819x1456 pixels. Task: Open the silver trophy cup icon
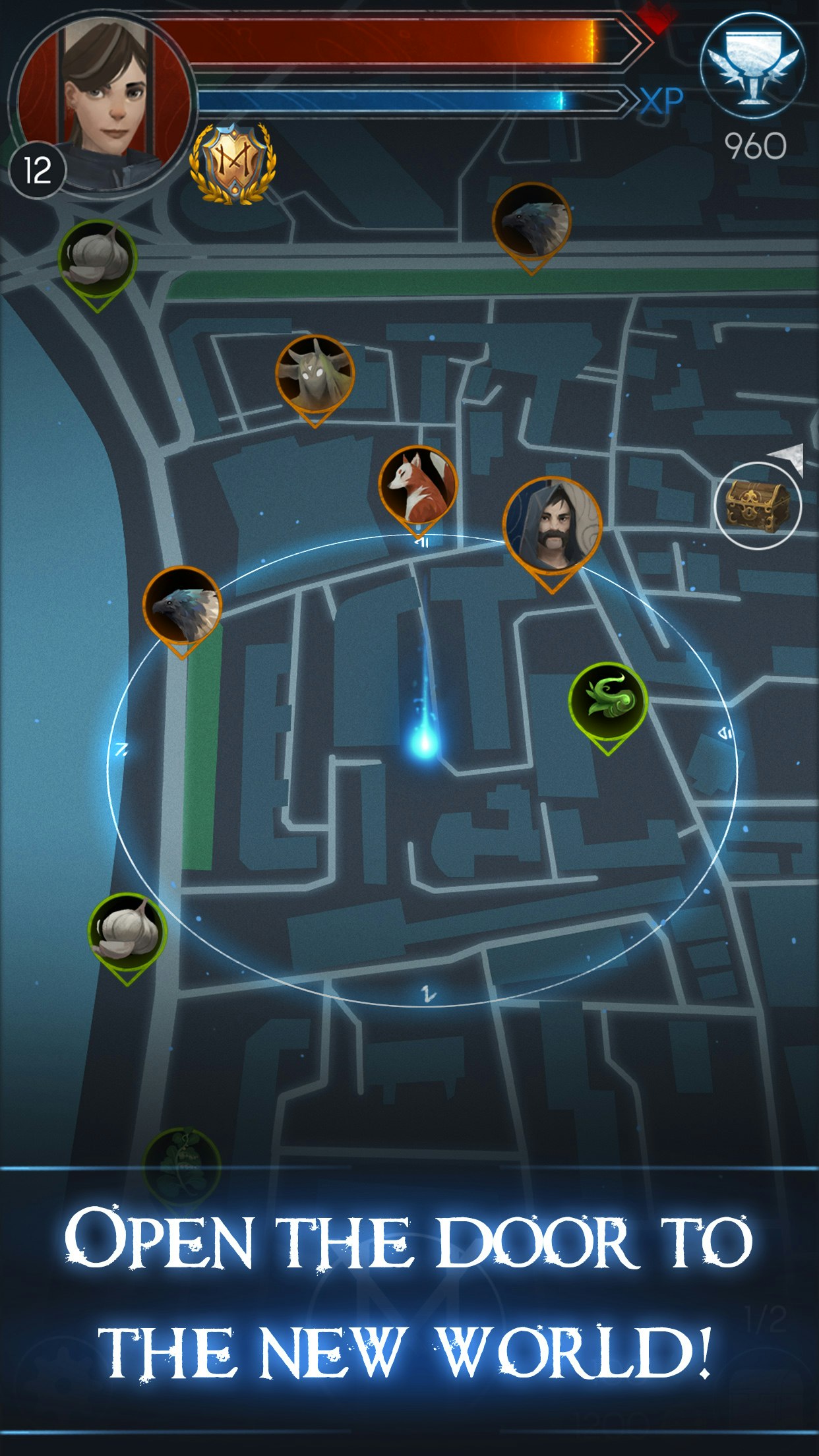752,66
